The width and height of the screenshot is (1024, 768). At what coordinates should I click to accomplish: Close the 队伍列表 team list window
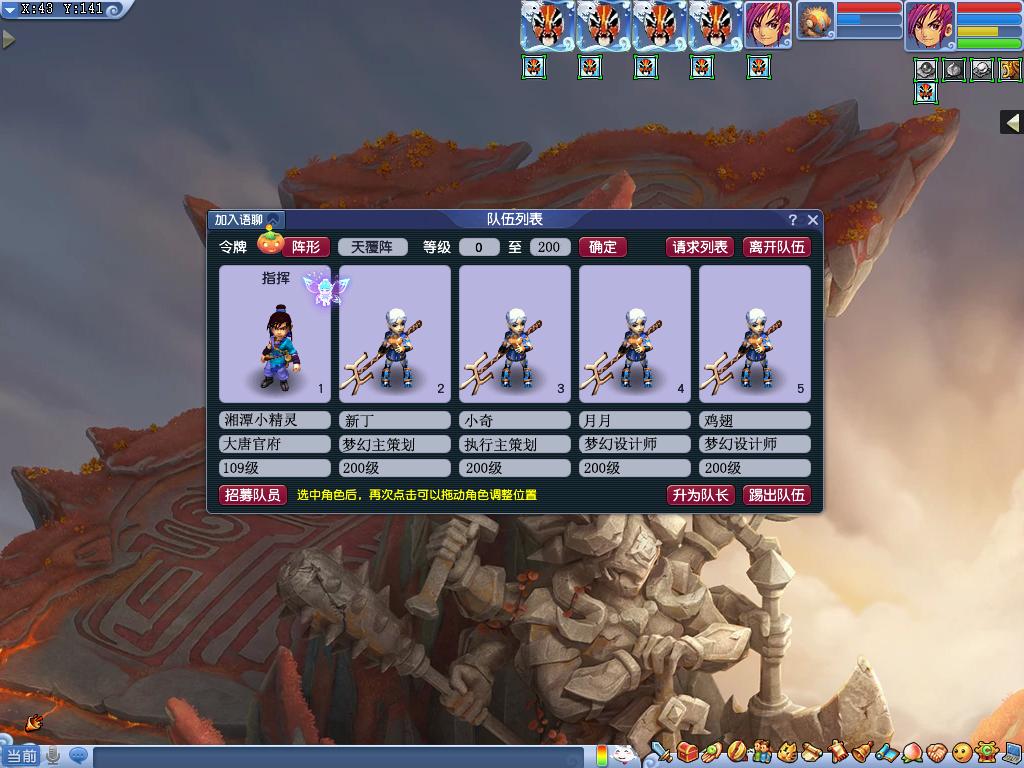pyautogui.click(x=813, y=220)
